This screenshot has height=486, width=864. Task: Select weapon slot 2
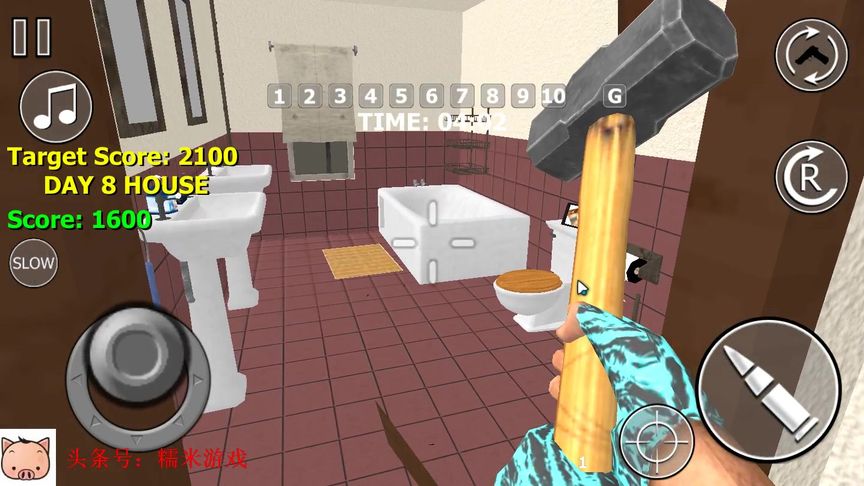310,96
